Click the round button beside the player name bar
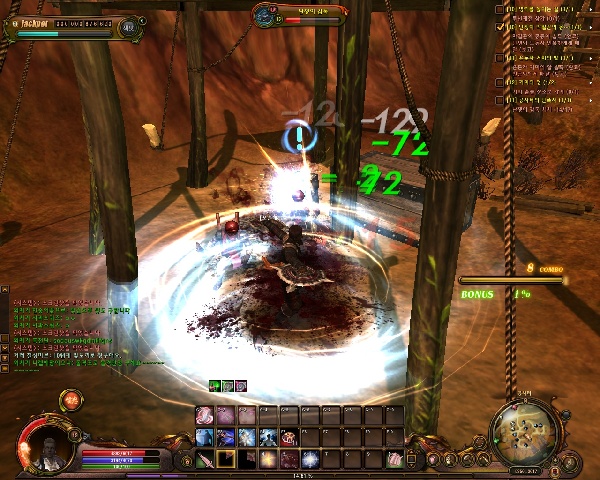The image size is (600, 480). pyautogui.click(x=130, y=27)
